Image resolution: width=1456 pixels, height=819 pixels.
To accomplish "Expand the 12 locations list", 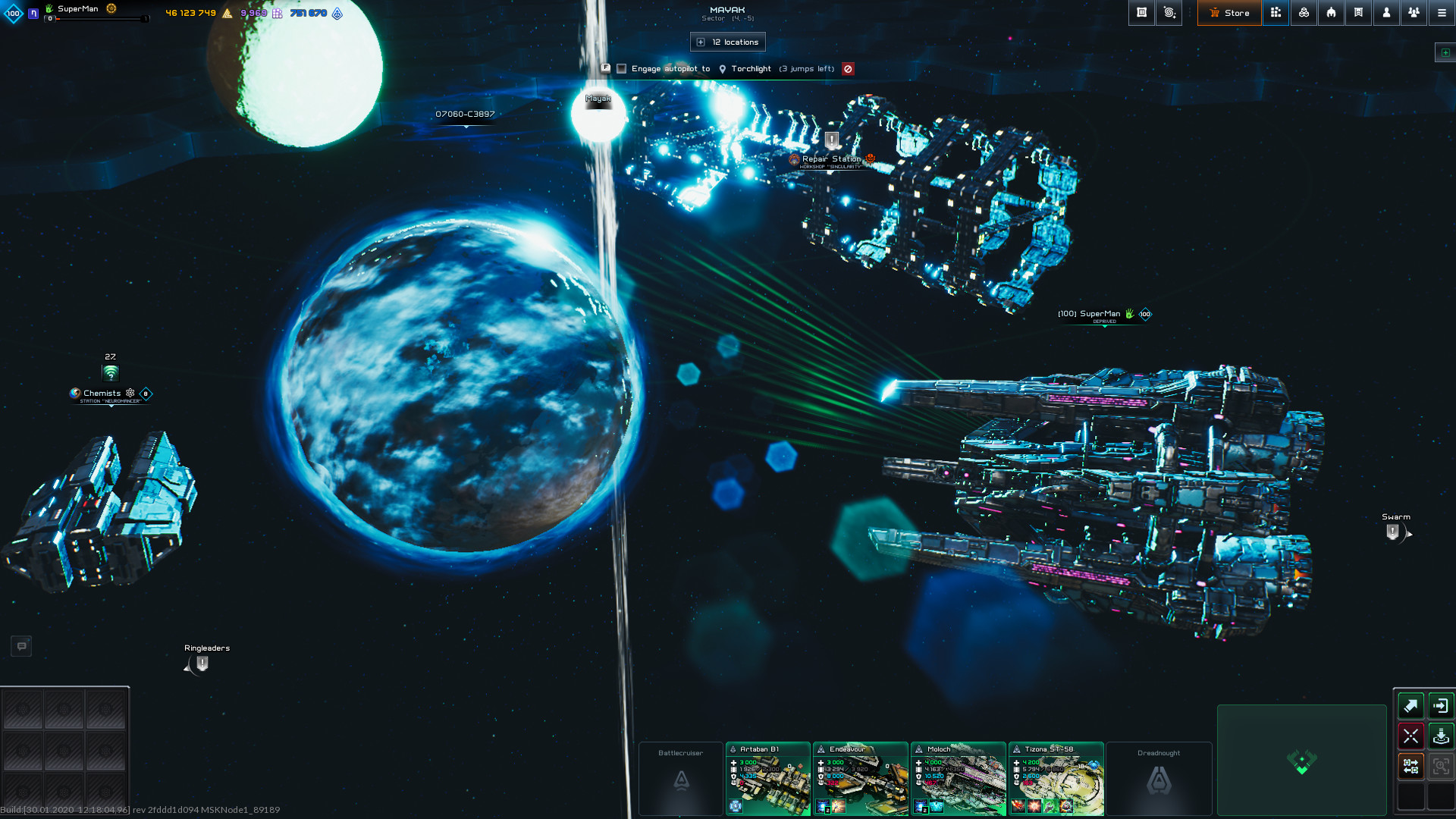I will point(726,42).
